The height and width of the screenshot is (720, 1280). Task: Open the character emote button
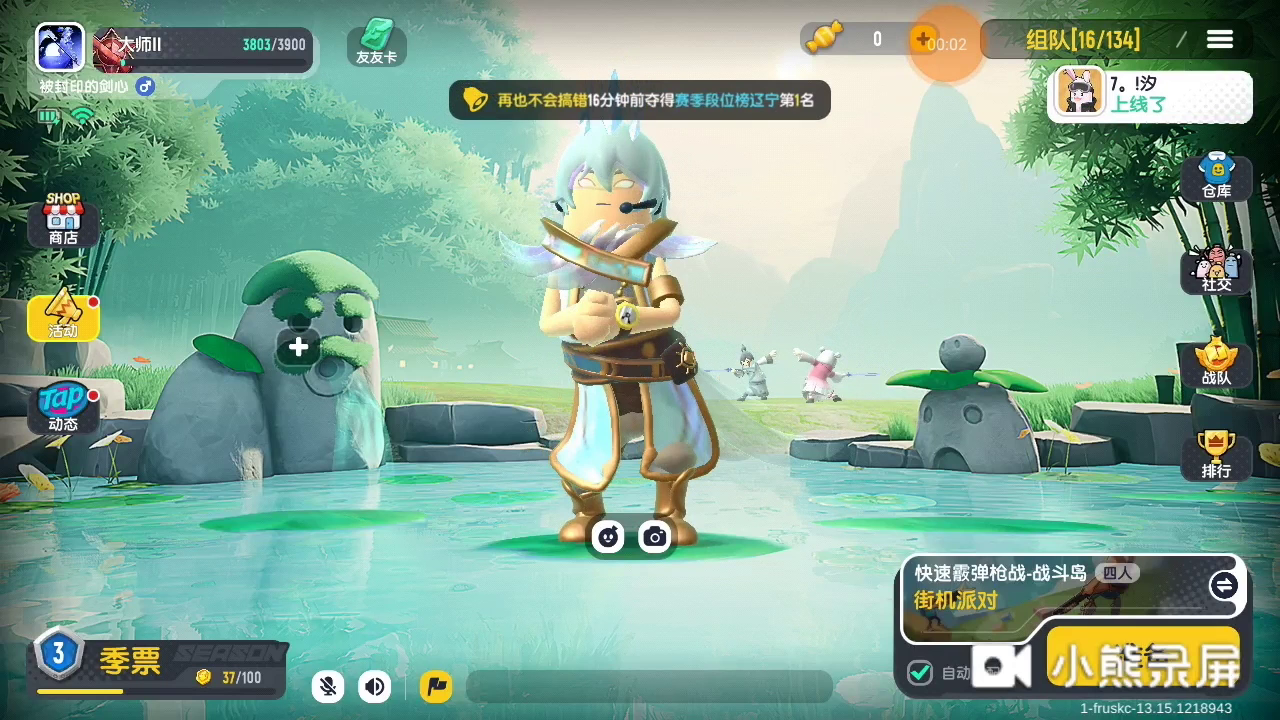point(607,537)
